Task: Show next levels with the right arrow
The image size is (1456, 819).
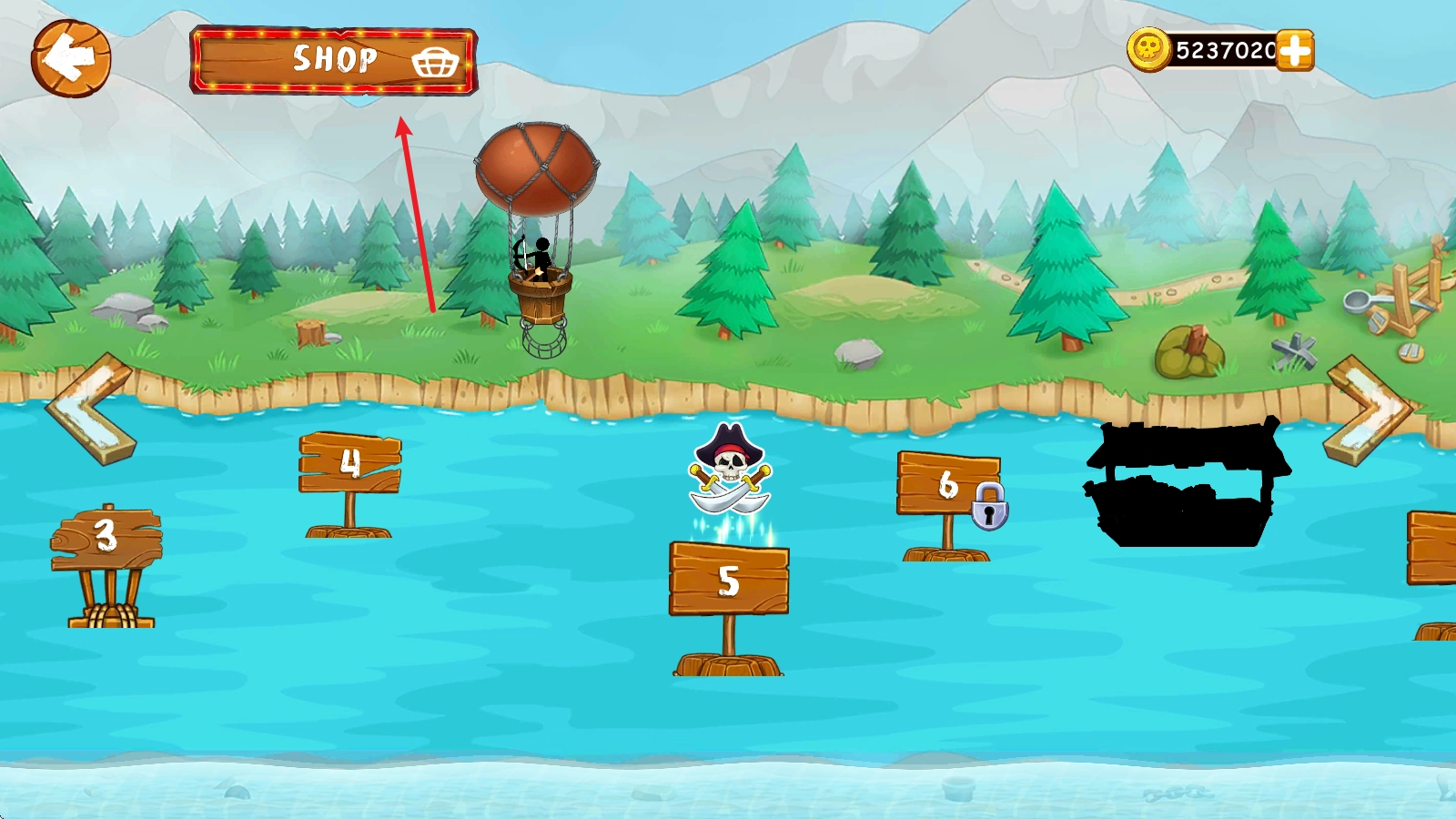Action: pyautogui.click(x=1368, y=409)
